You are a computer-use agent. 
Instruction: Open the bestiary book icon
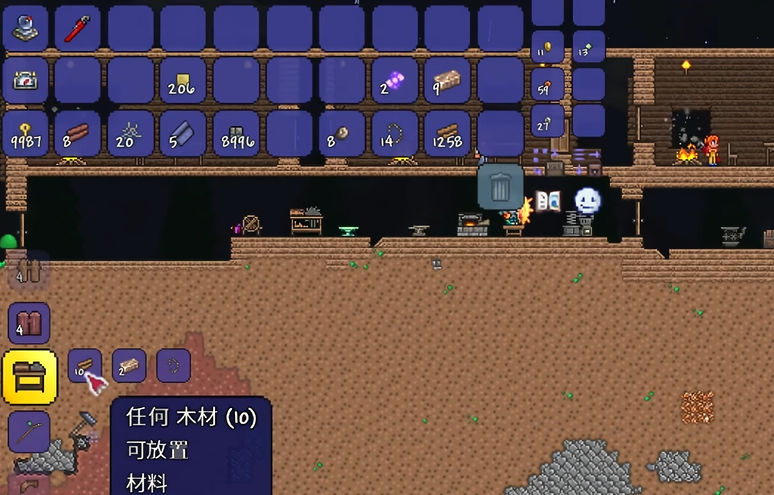547,202
